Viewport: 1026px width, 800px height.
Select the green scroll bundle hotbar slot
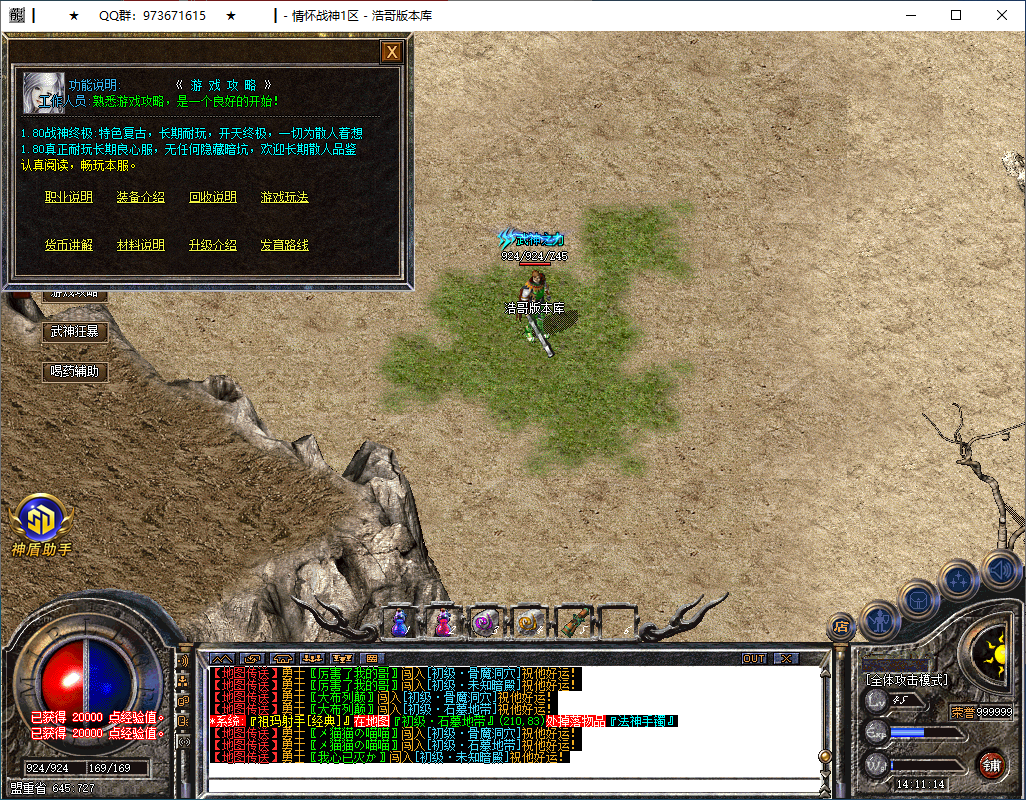coord(573,622)
